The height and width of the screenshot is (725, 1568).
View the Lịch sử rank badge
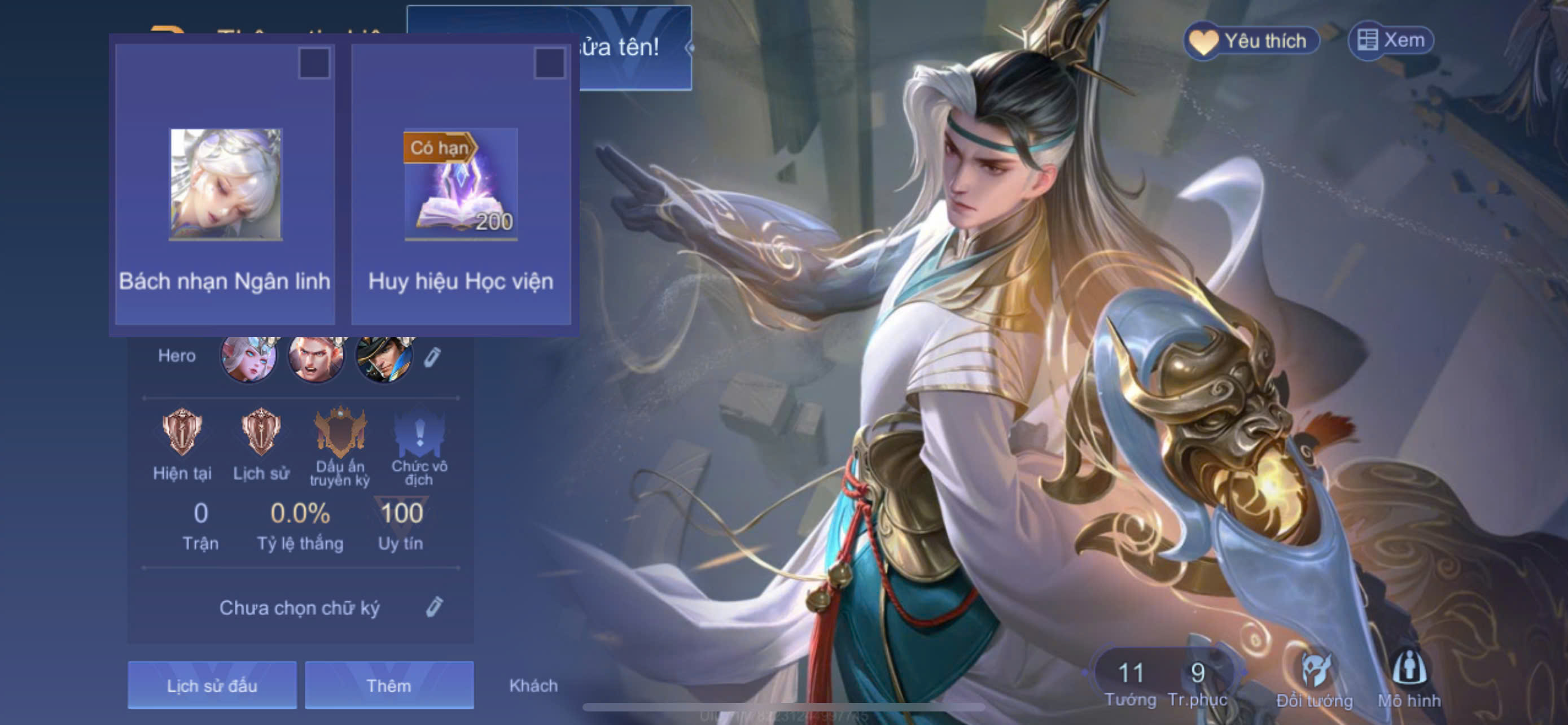[x=261, y=432]
